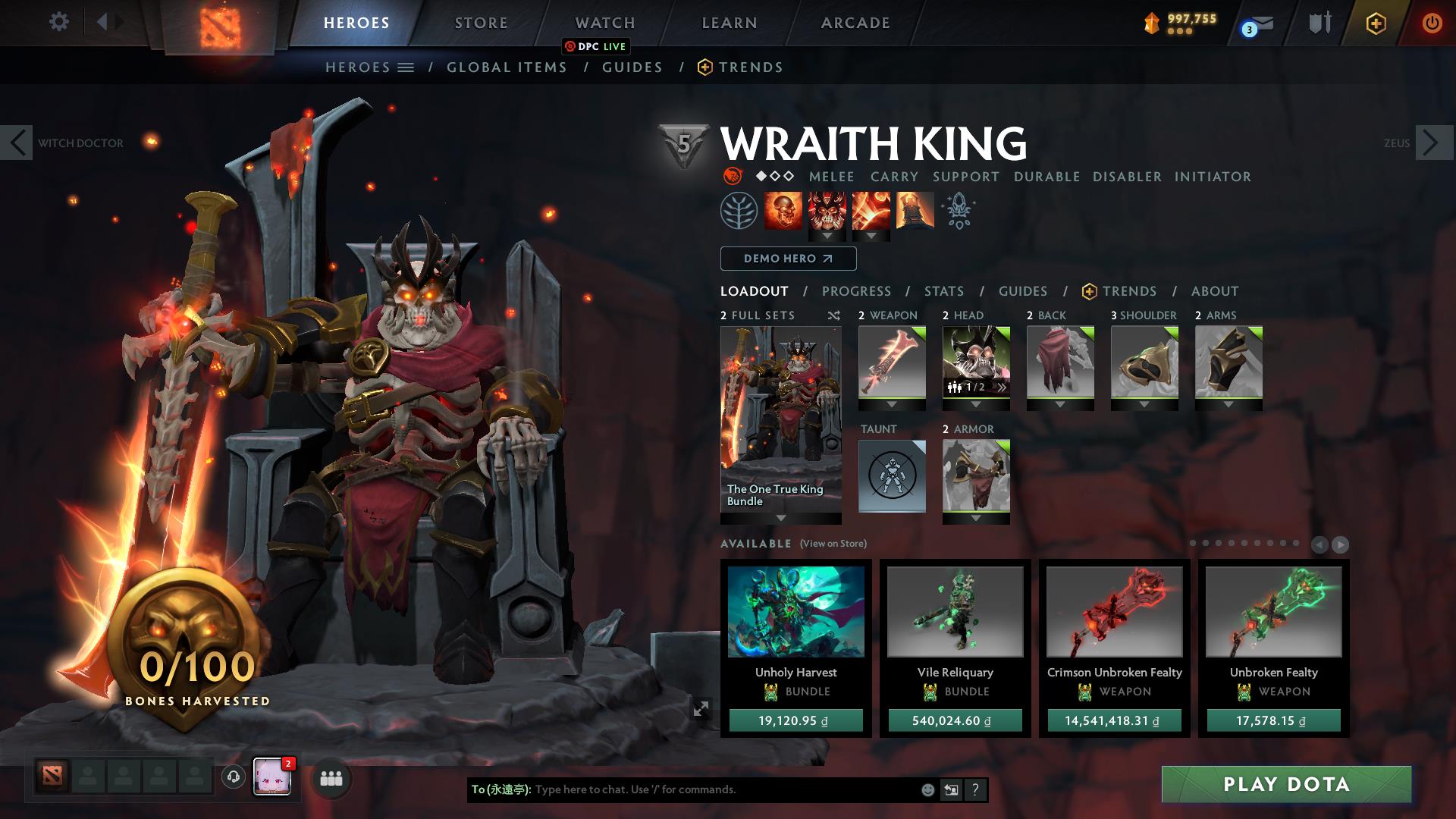Open the settings gear
Screen dimensions: 1456x819
pos(58,22)
